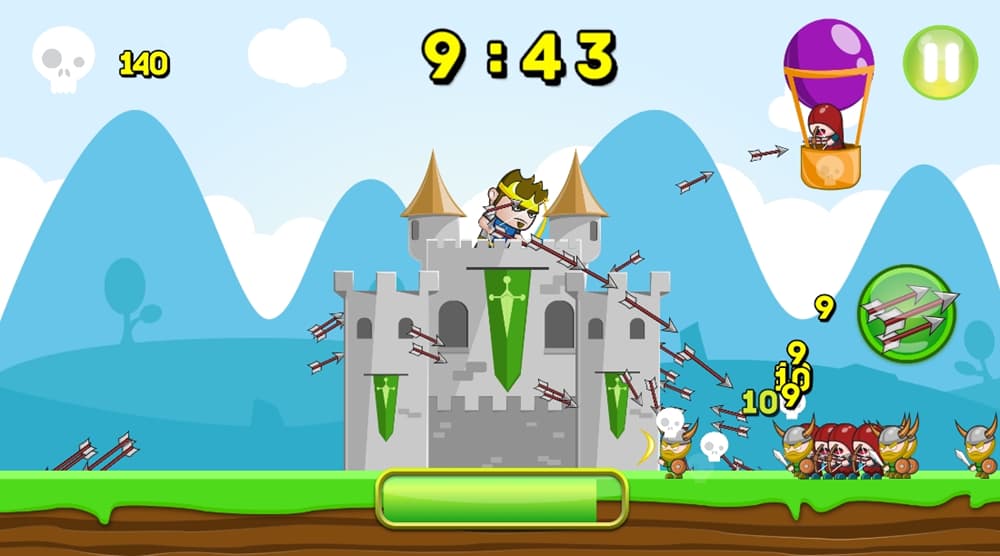Pause the game with the green button

(940, 60)
